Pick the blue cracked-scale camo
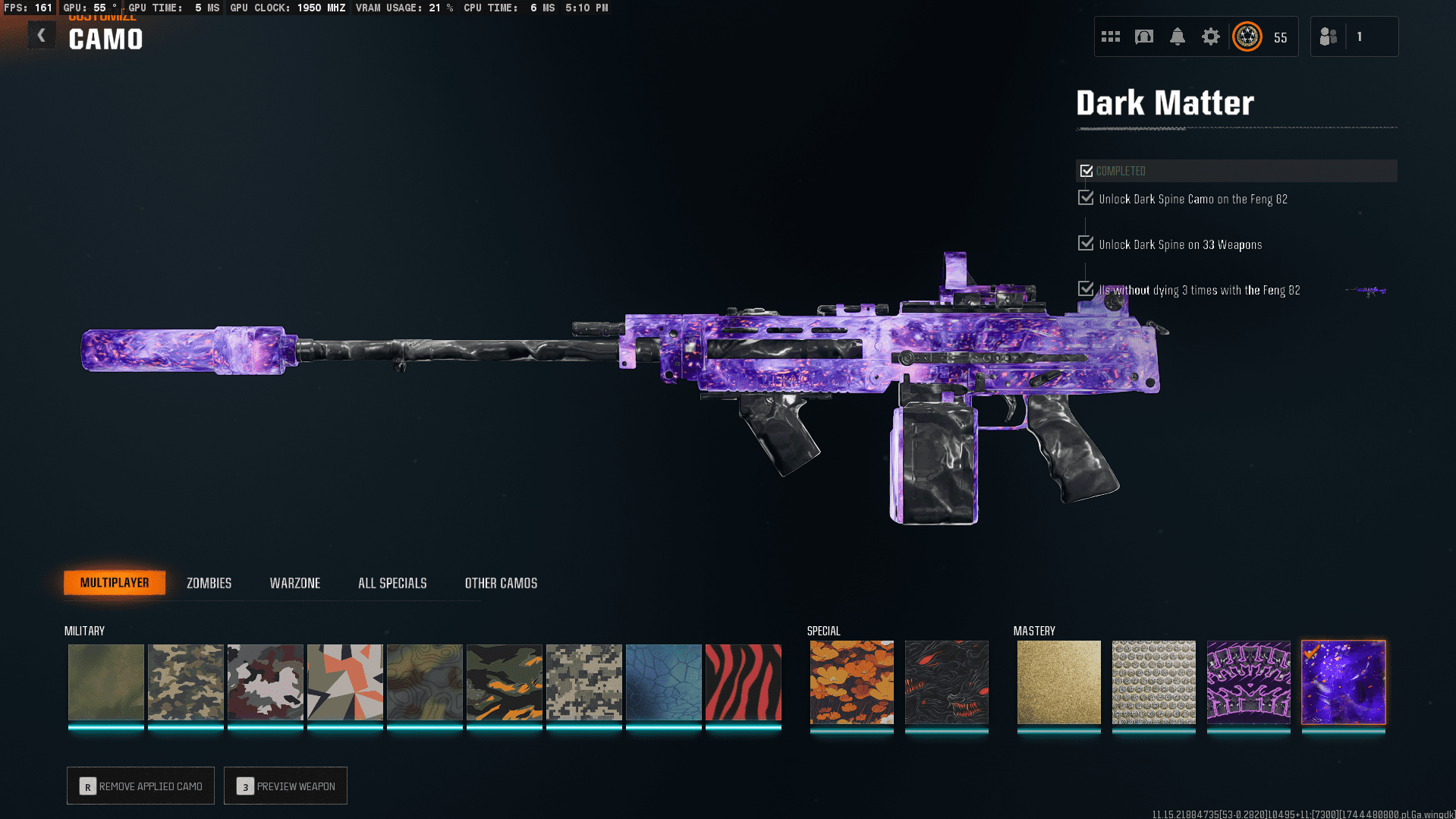 (663, 682)
